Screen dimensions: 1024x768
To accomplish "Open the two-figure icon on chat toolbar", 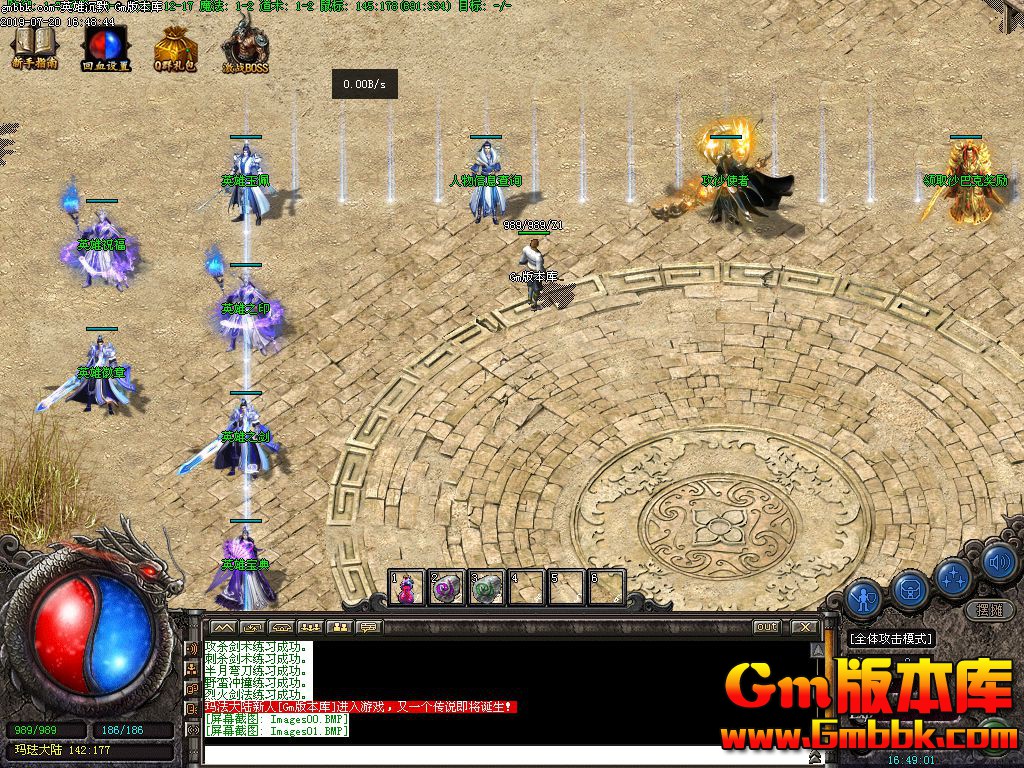I will [x=339, y=627].
